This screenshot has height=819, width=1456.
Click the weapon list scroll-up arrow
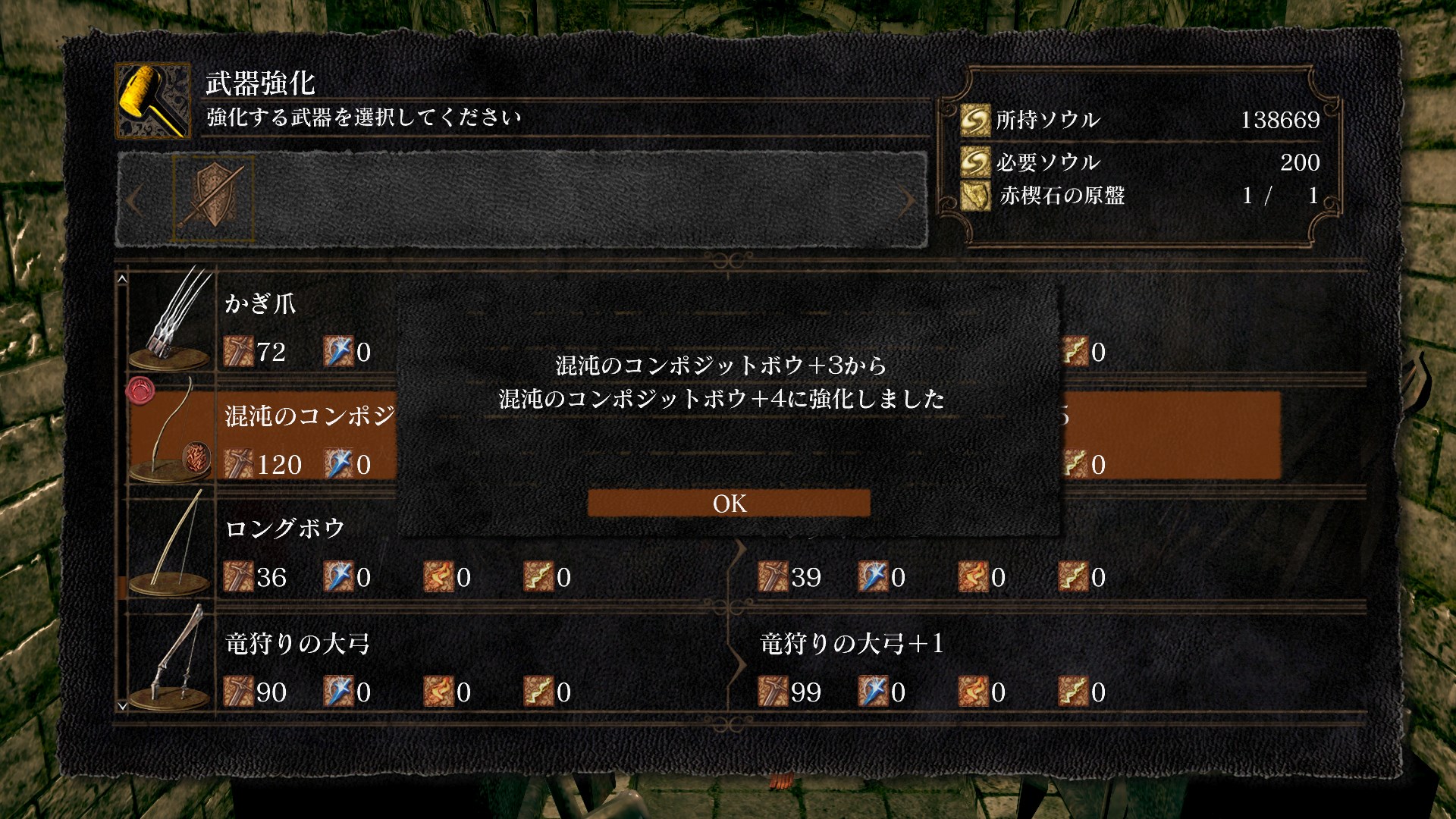[122, 280]
